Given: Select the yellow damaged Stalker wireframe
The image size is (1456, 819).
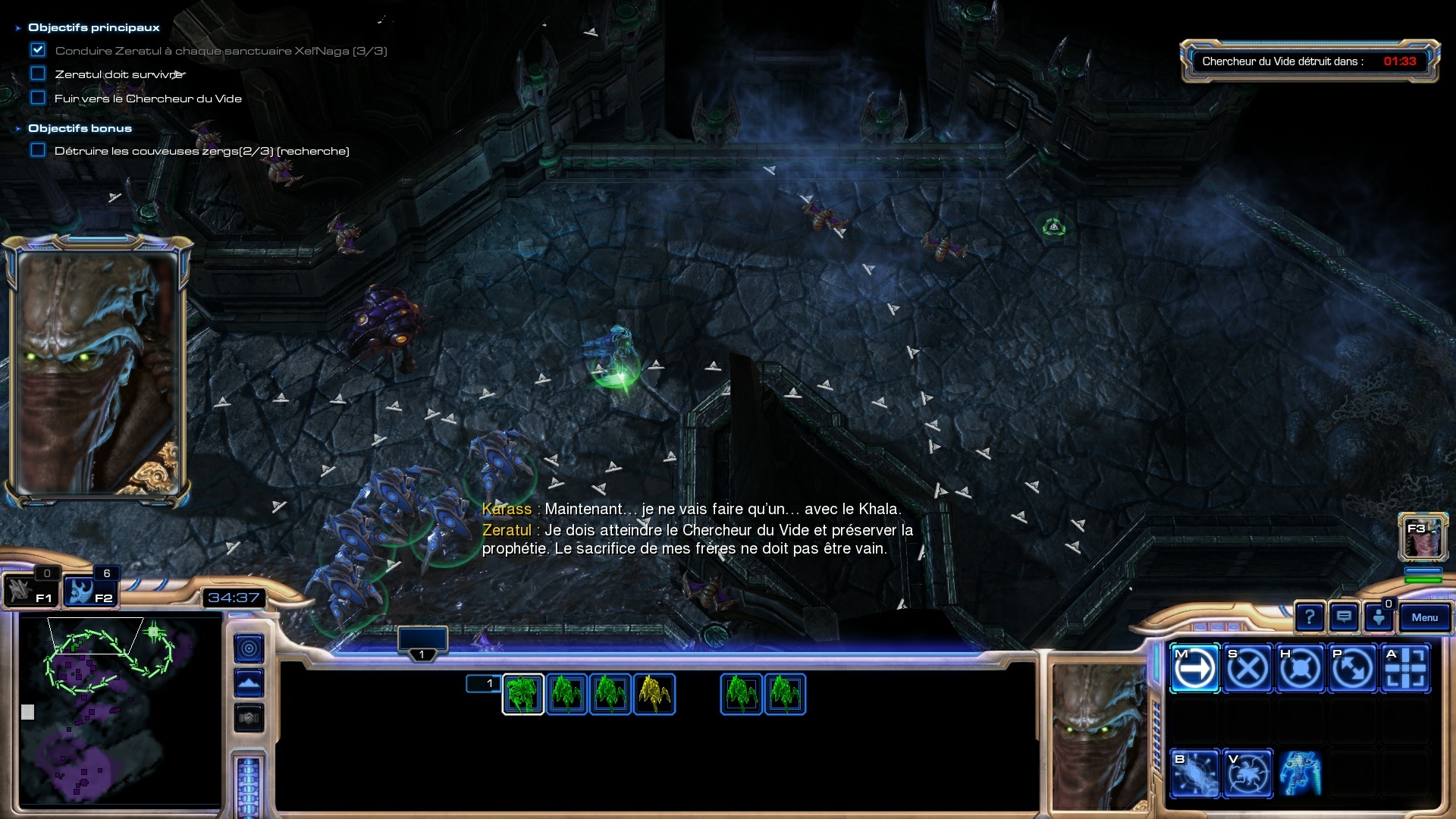Looking at the screenshot, I should [654, 694].
